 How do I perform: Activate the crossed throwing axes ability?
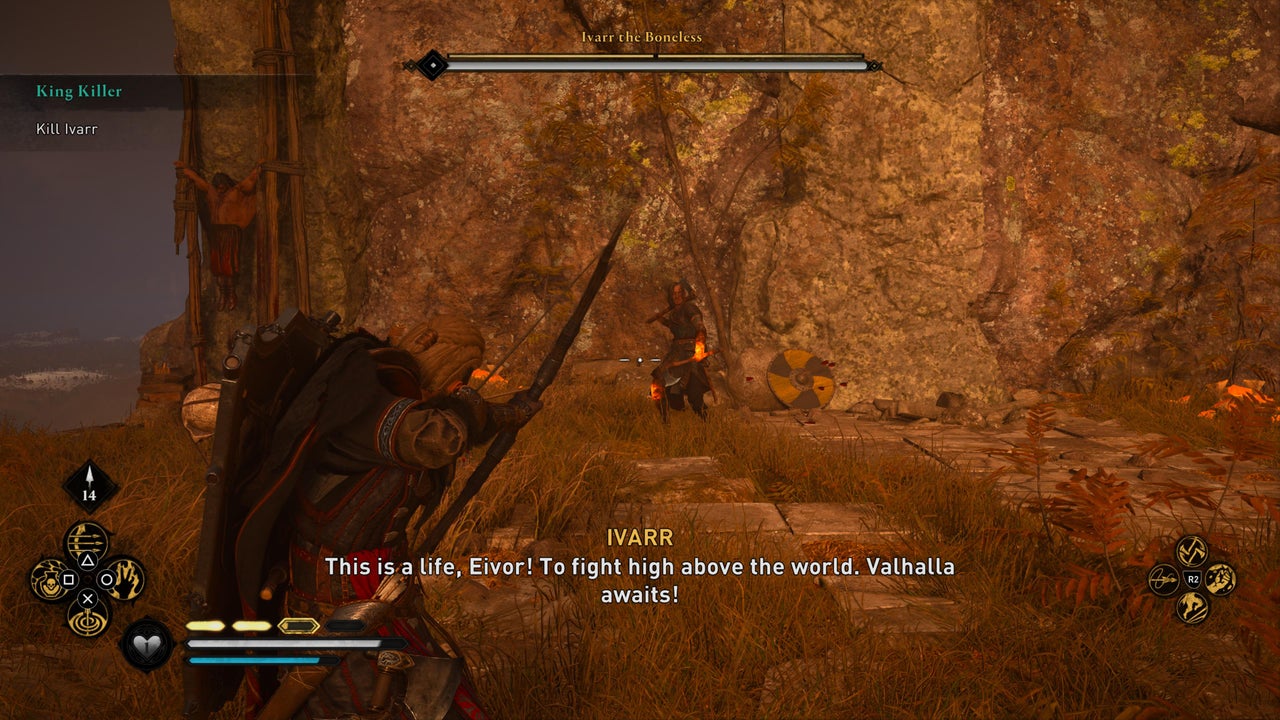[x=1192, y=550]
